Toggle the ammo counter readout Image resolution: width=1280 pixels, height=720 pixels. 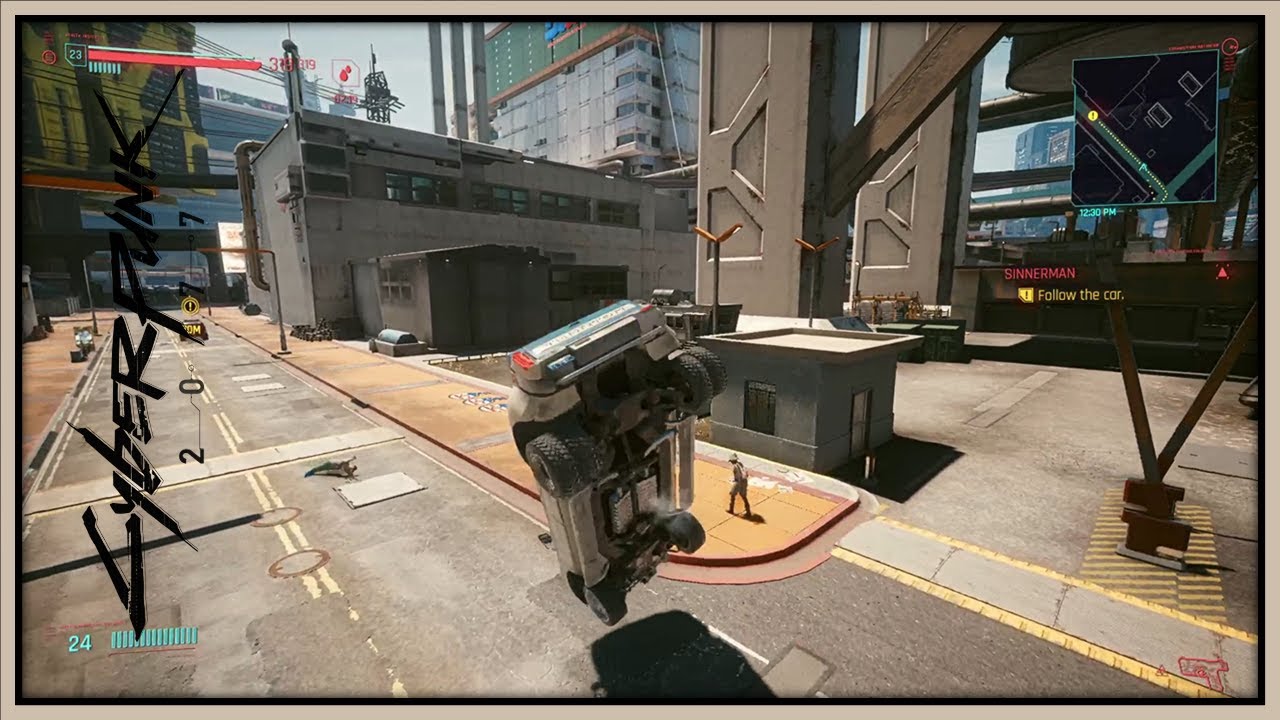pyautogui.click(x=80, y=641)
